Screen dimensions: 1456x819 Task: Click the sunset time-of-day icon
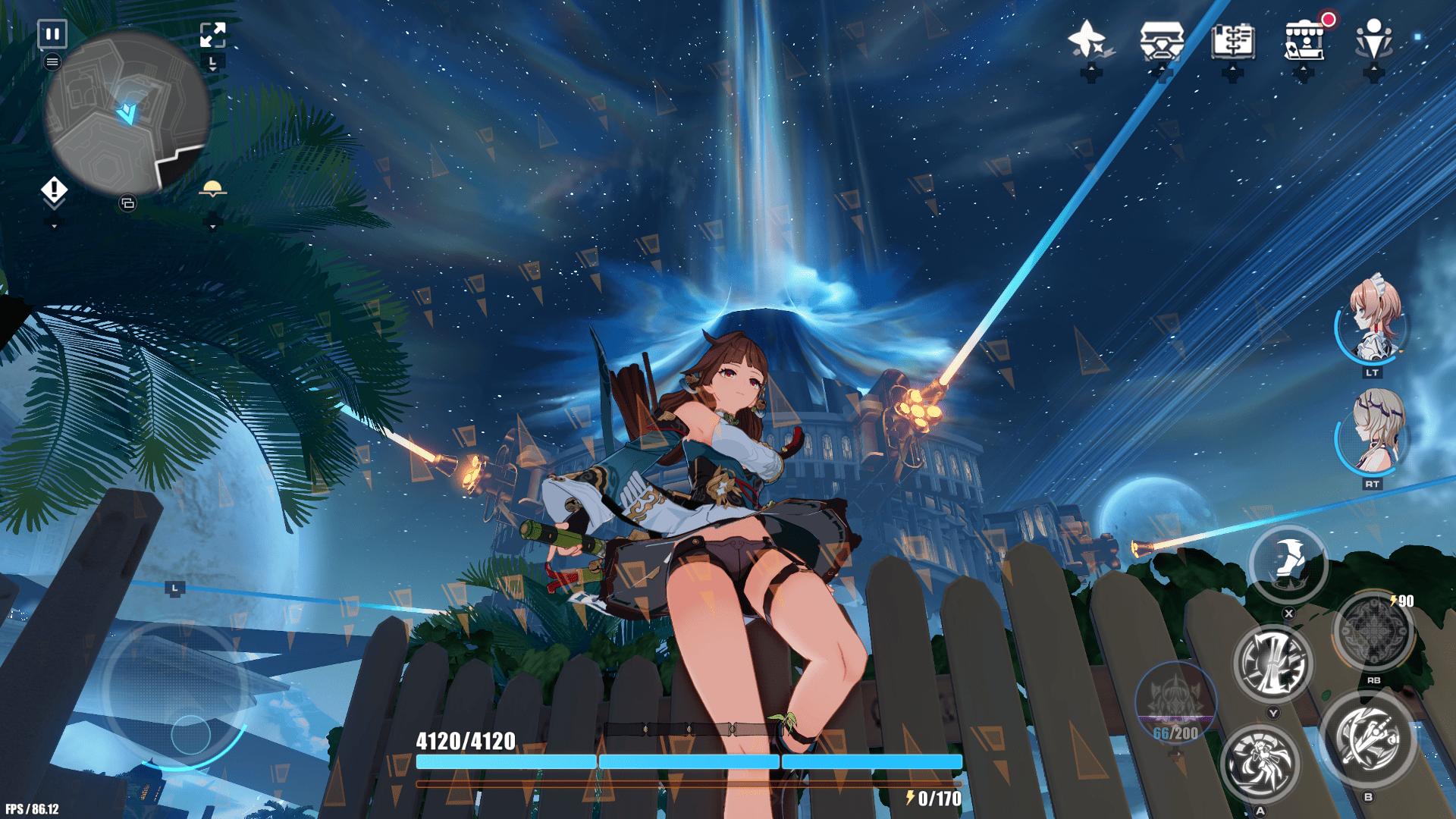pyautogui.click(x=212, y=190)
